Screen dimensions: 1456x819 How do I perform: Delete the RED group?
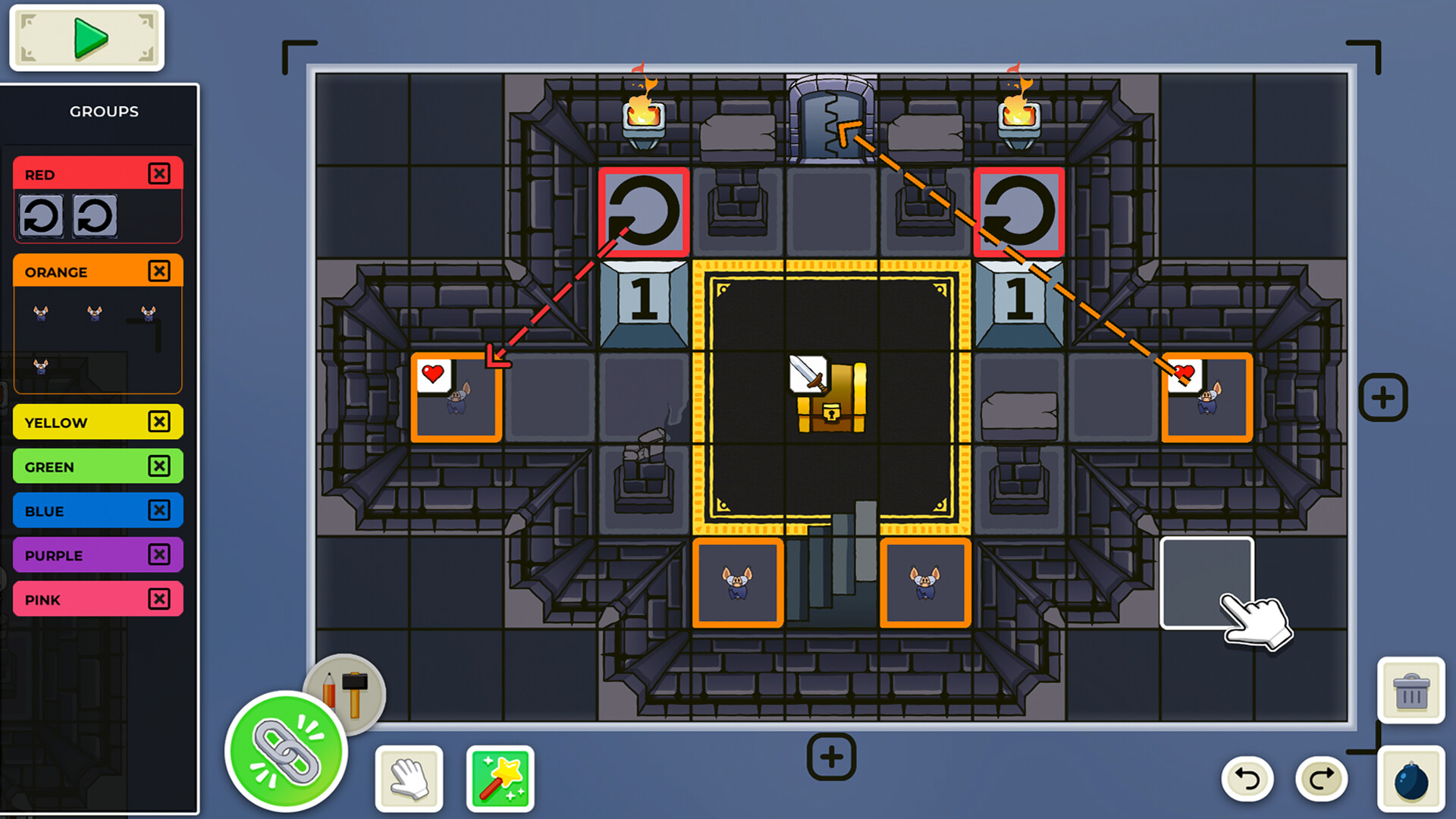[160, 174]
